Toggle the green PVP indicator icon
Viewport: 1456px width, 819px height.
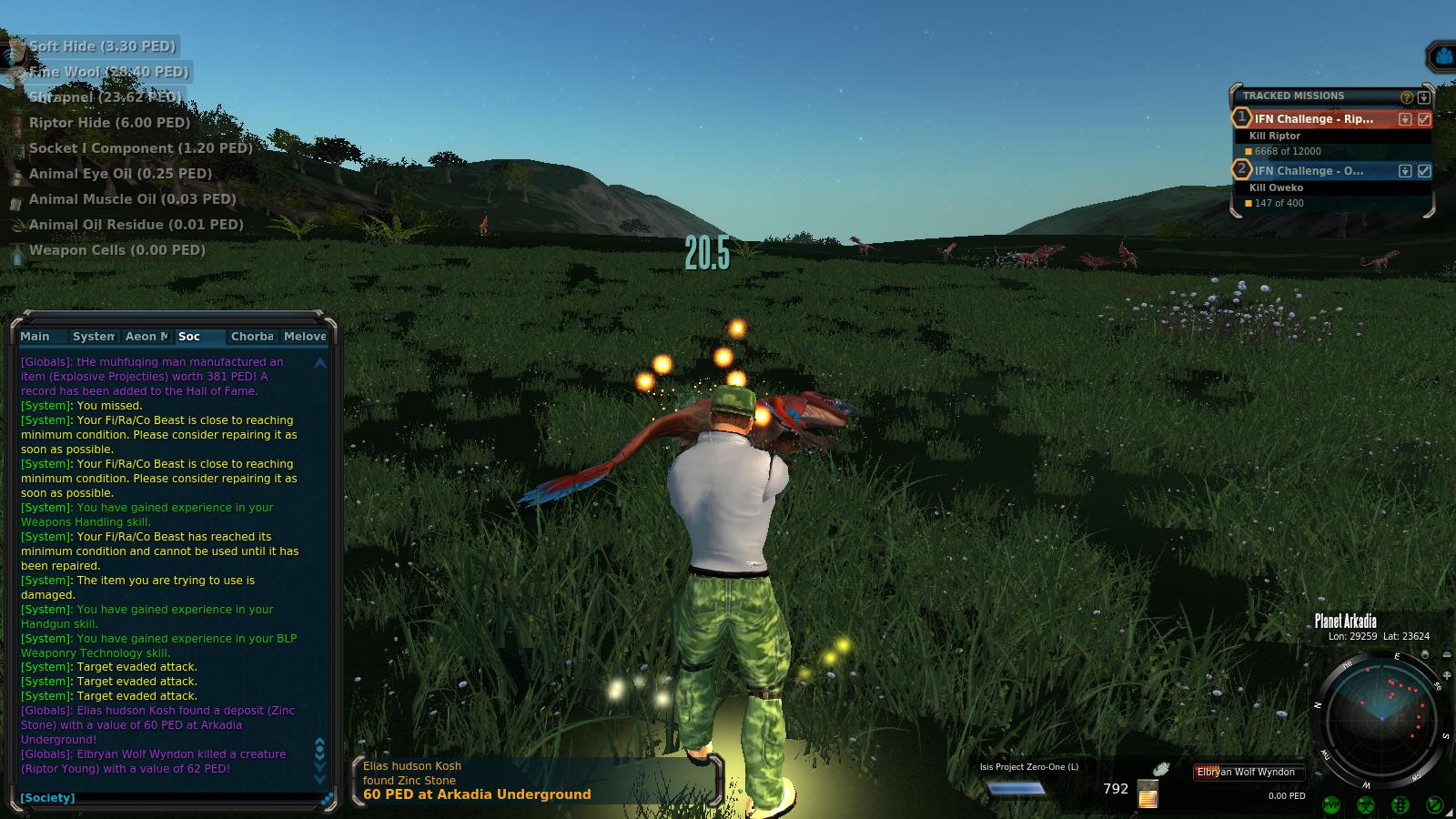point(1331,804)
